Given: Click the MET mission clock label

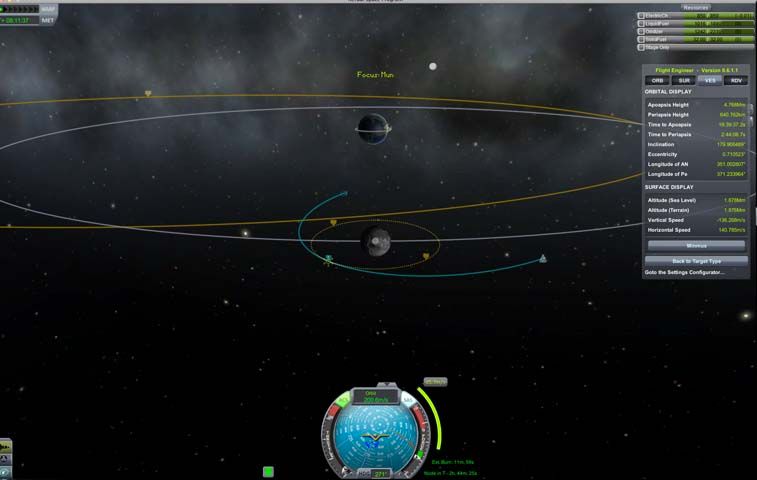Looking at the screenshot, I should [48, 20].
